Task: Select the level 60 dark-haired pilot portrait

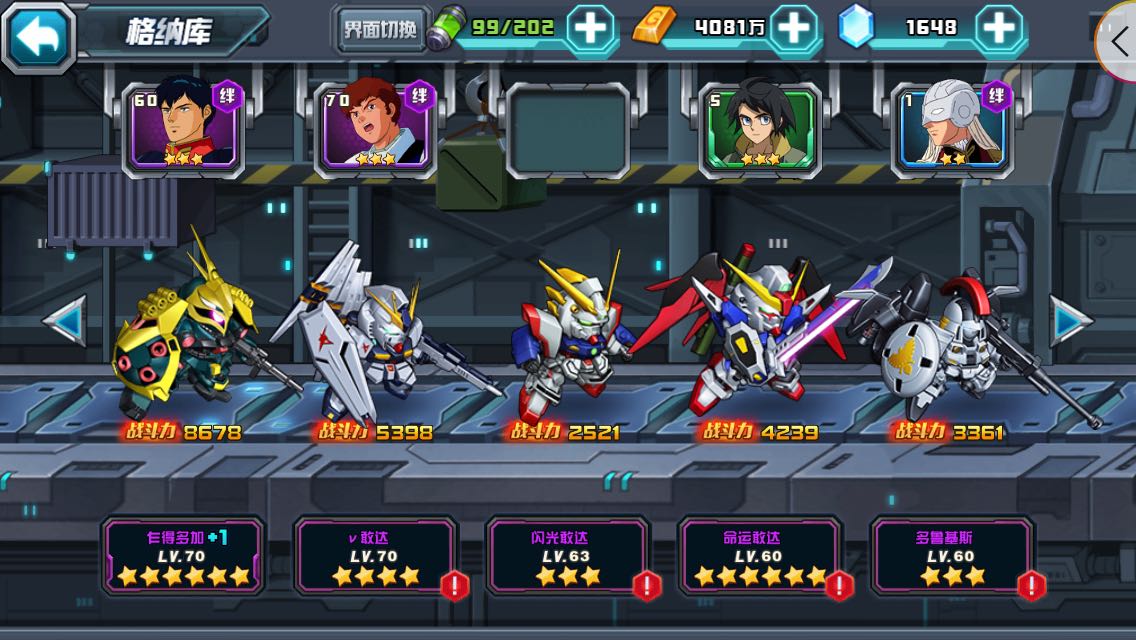Action: tap(183, 126)
